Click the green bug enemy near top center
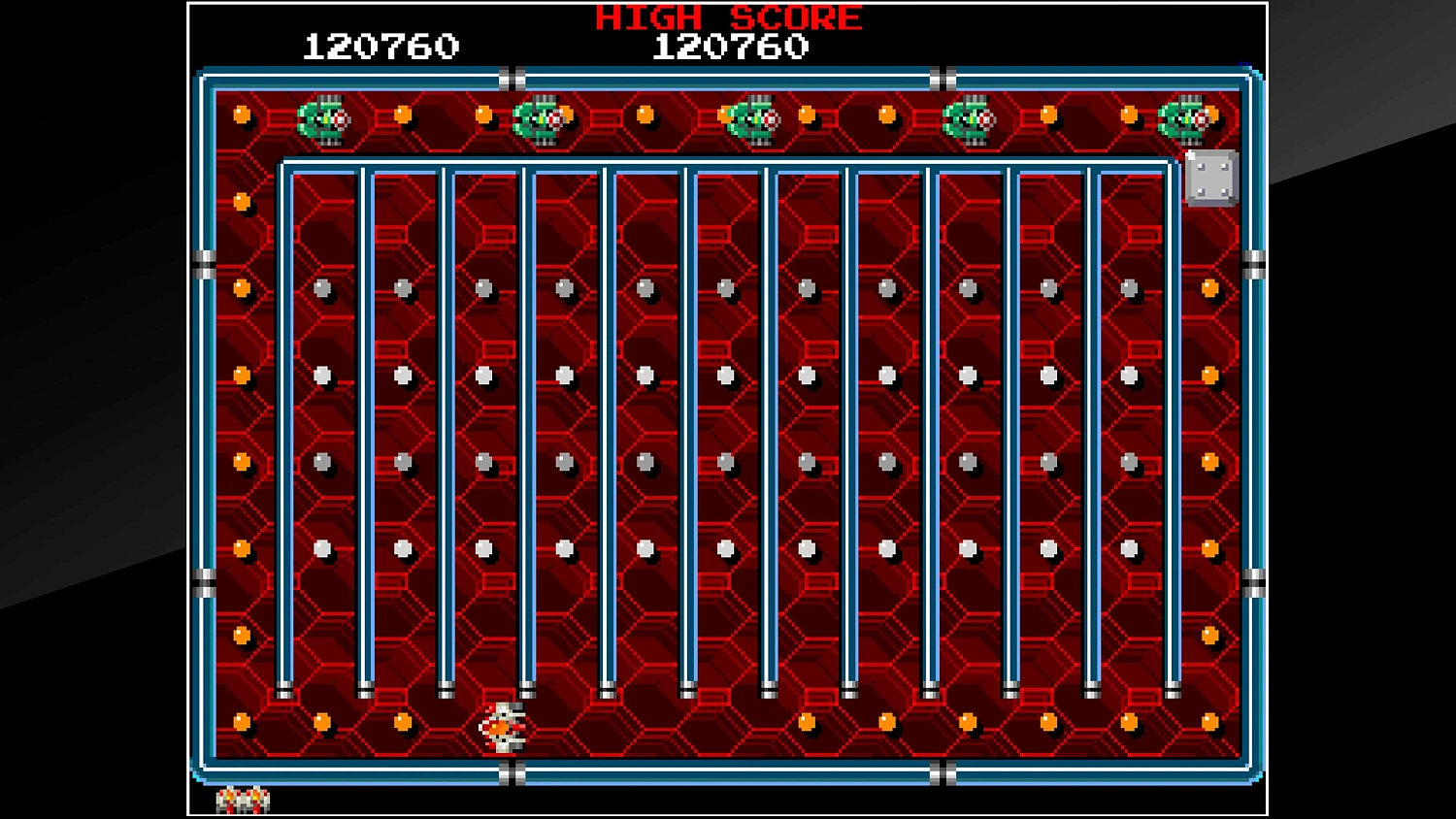Screen dimensions: 1456x819 [x=752, y=118]
